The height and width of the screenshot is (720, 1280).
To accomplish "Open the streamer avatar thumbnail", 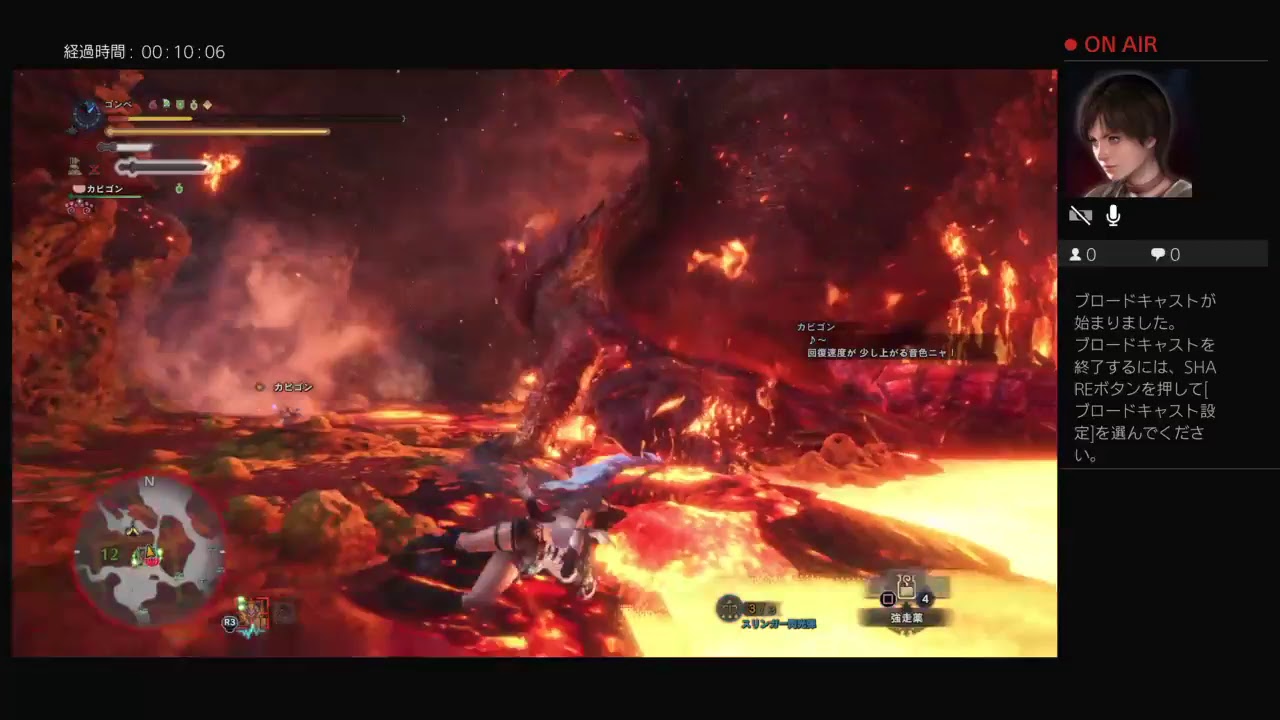I will click(1129, 135).
